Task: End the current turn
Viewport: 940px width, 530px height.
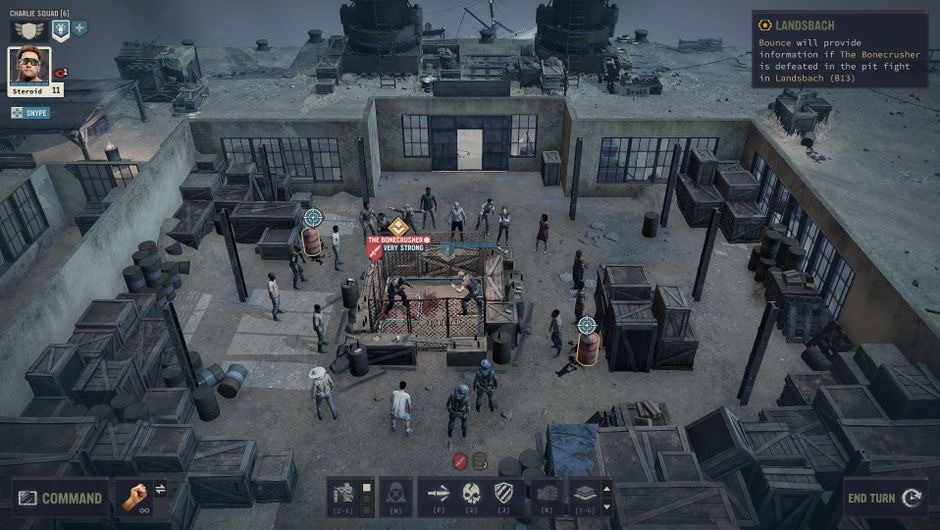Action: tap(883, 498)
